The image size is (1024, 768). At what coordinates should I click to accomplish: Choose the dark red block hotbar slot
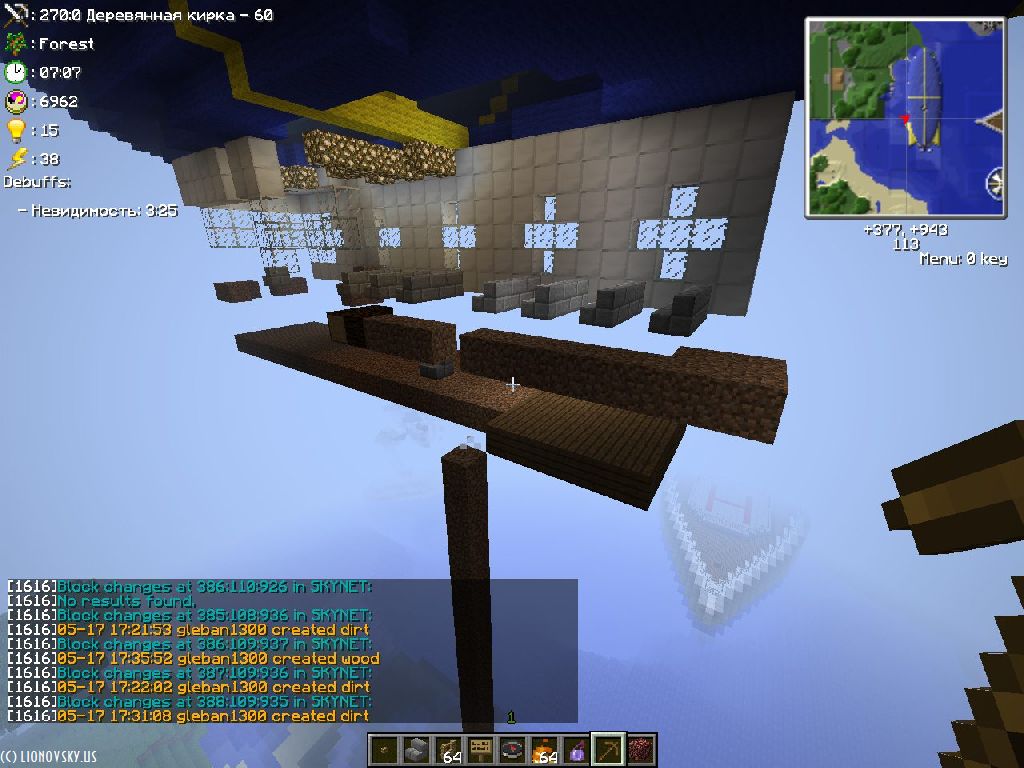639,750
